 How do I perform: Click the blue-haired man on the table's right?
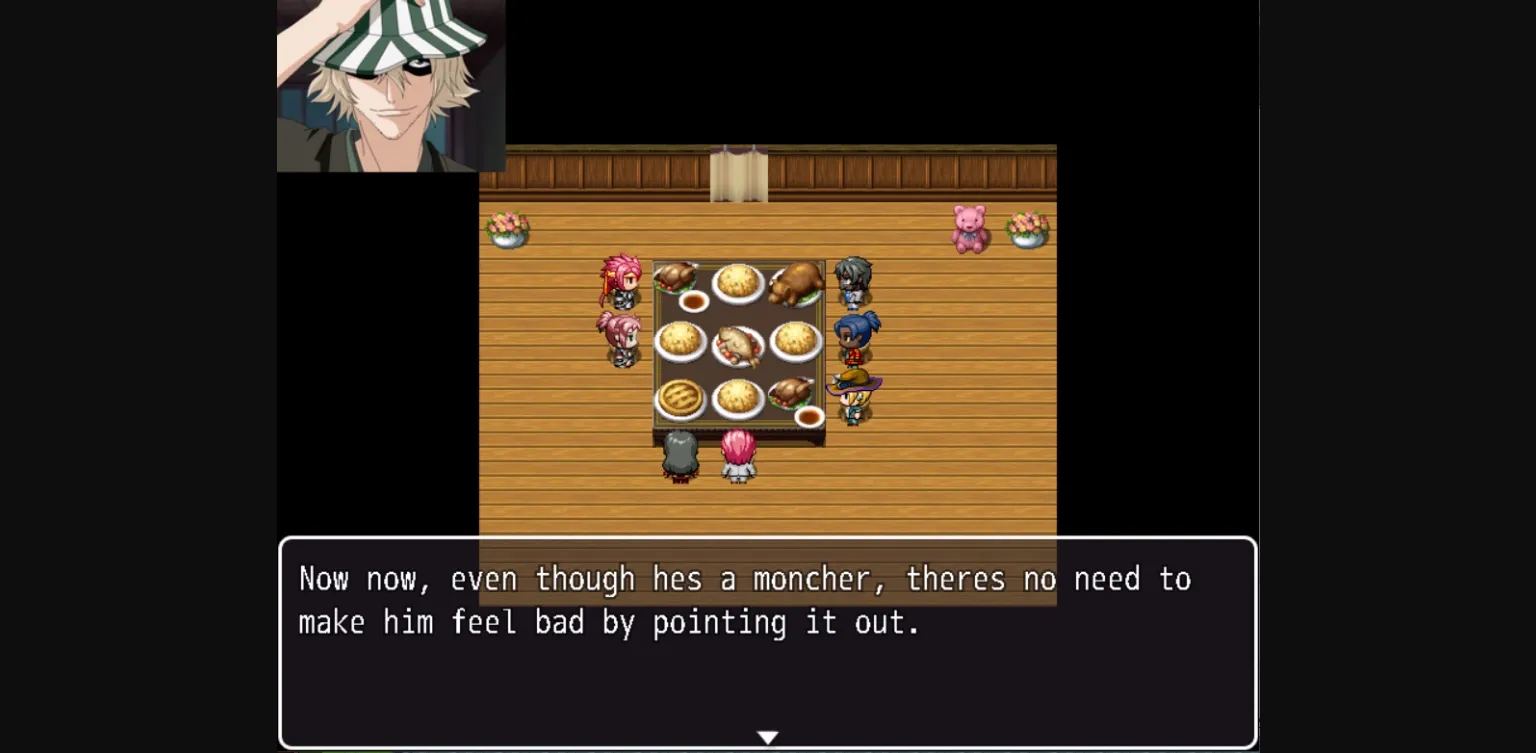pyautogui.click(x=851, y=338)
